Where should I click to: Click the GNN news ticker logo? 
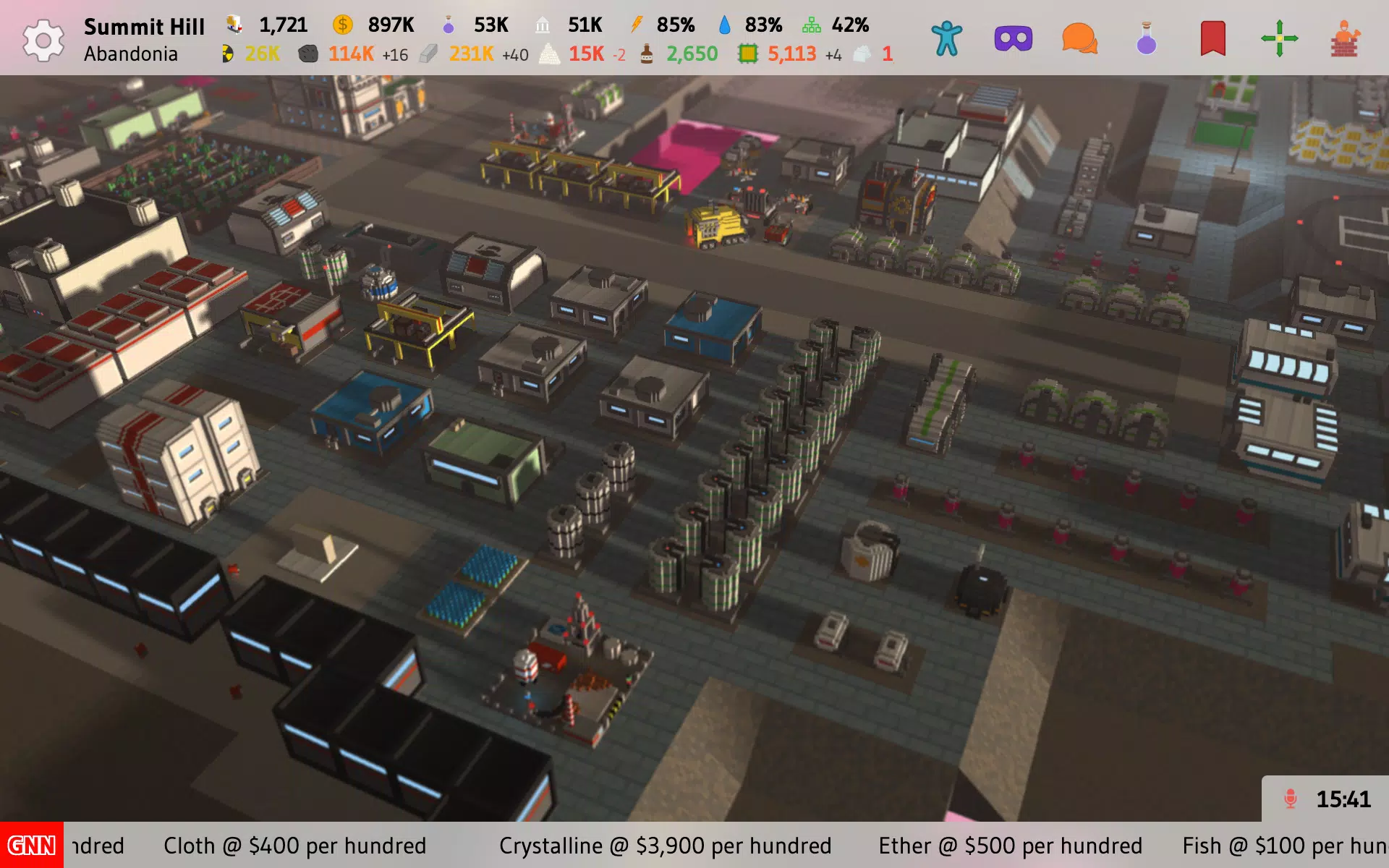coord(31,845)
